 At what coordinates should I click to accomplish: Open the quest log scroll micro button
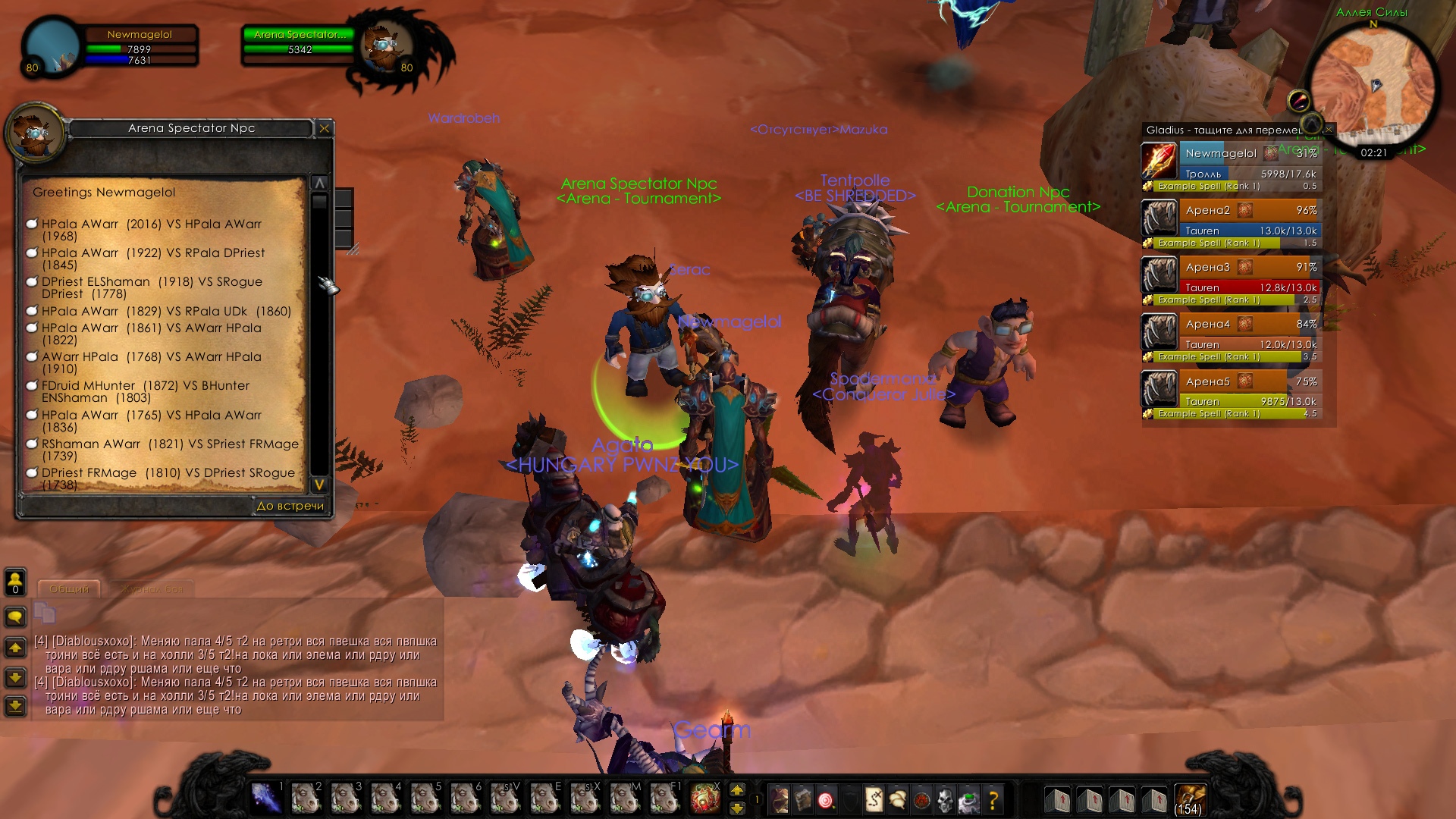874,799
